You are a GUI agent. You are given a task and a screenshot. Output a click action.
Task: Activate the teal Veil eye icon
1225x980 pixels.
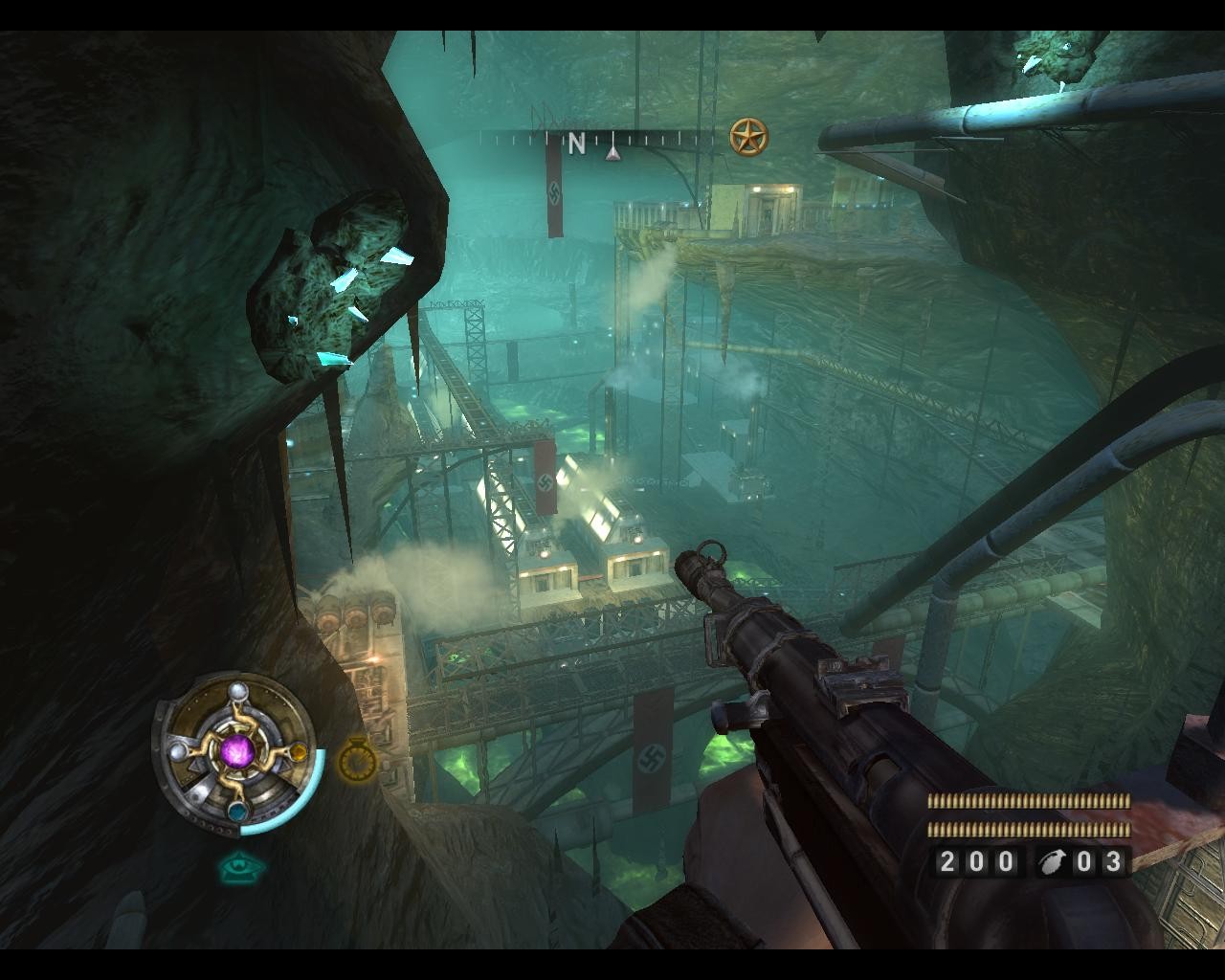pyautogui.click(x=241, y=868)
